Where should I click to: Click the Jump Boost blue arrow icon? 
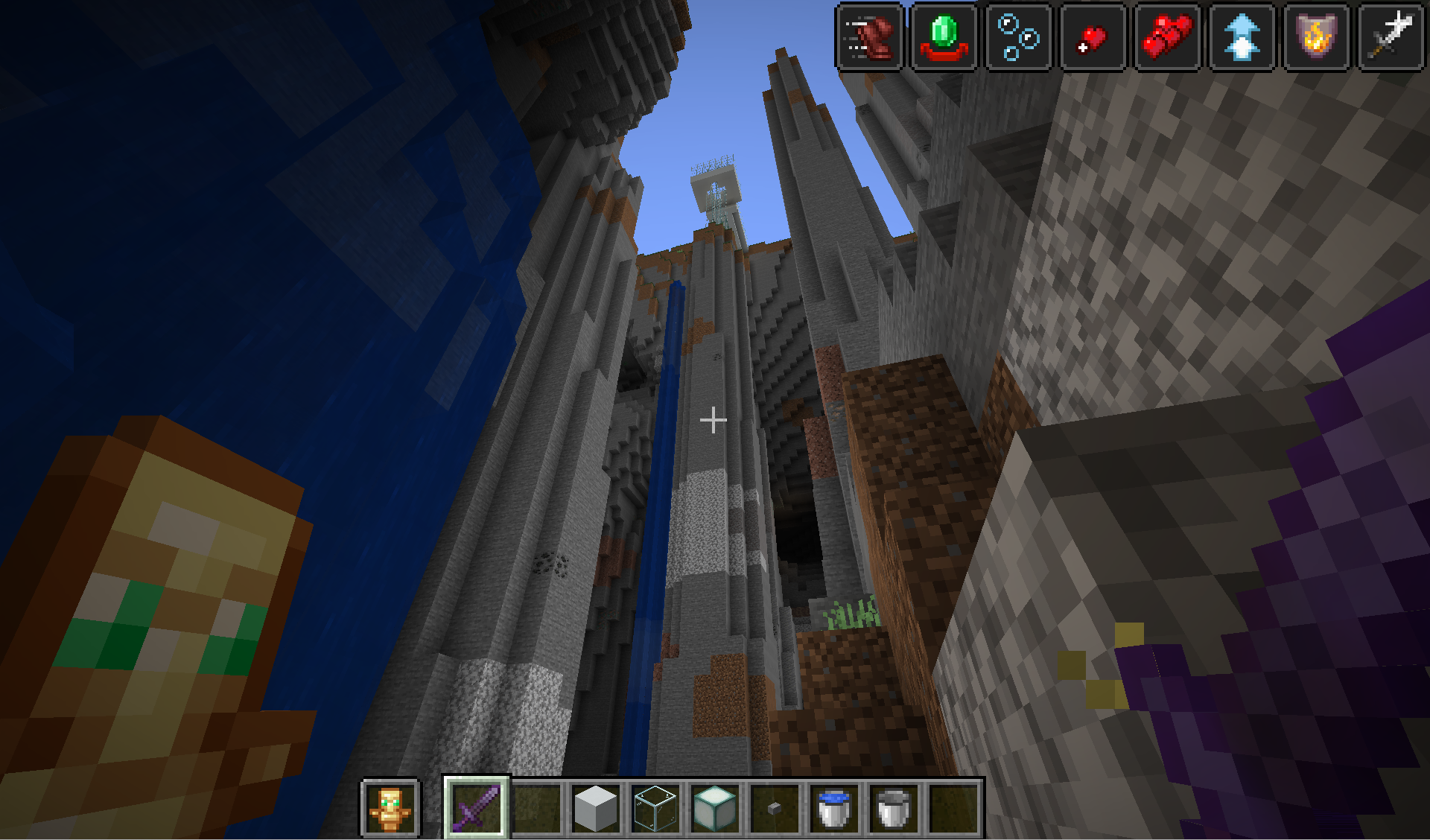pyautogui.click(x=1242, y=36)
